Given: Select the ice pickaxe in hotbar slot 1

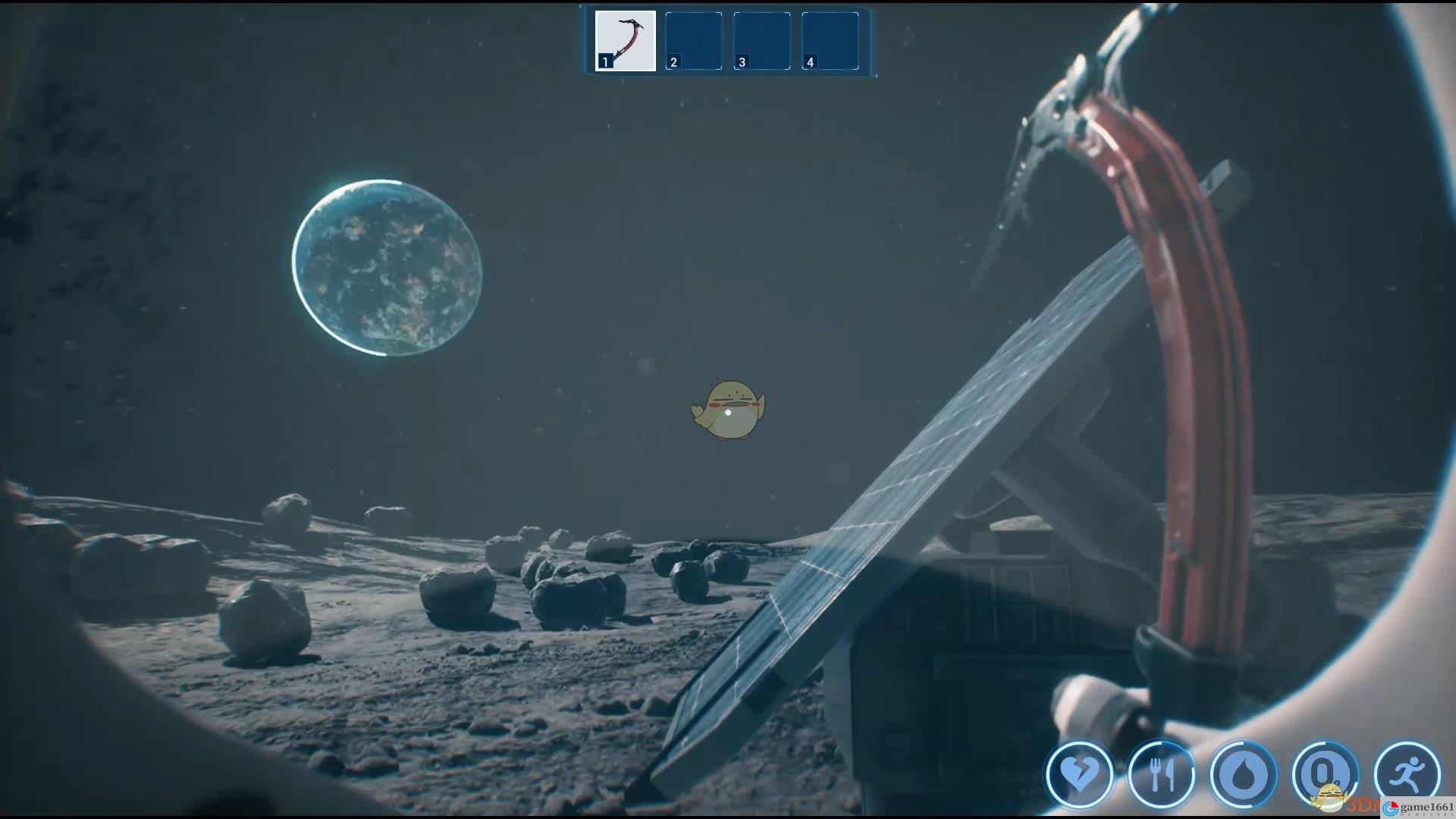Looking at the screenshot, I should click(626, 41).
